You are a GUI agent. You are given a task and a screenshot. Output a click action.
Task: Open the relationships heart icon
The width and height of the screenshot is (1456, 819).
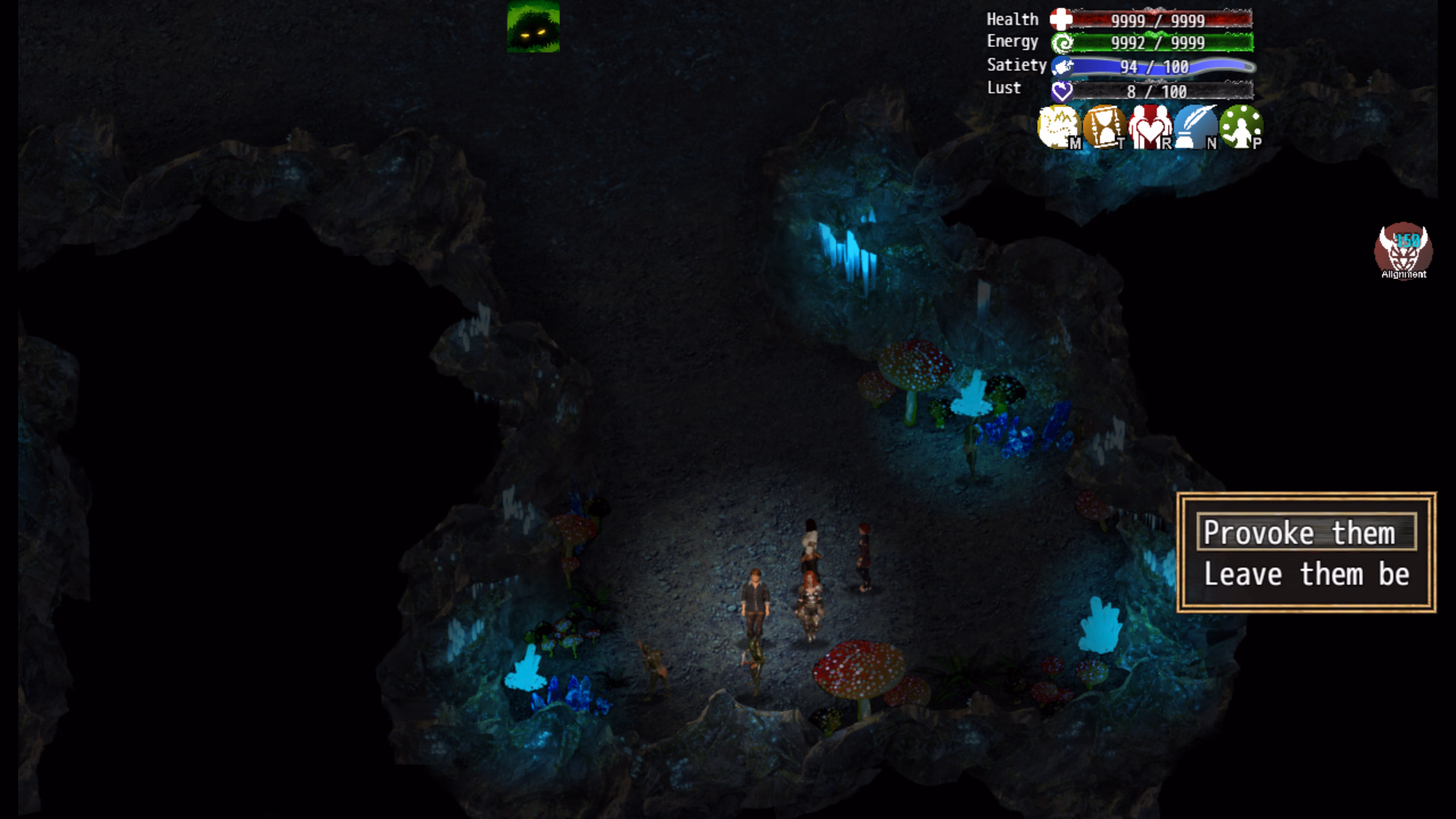[1150, 127]
